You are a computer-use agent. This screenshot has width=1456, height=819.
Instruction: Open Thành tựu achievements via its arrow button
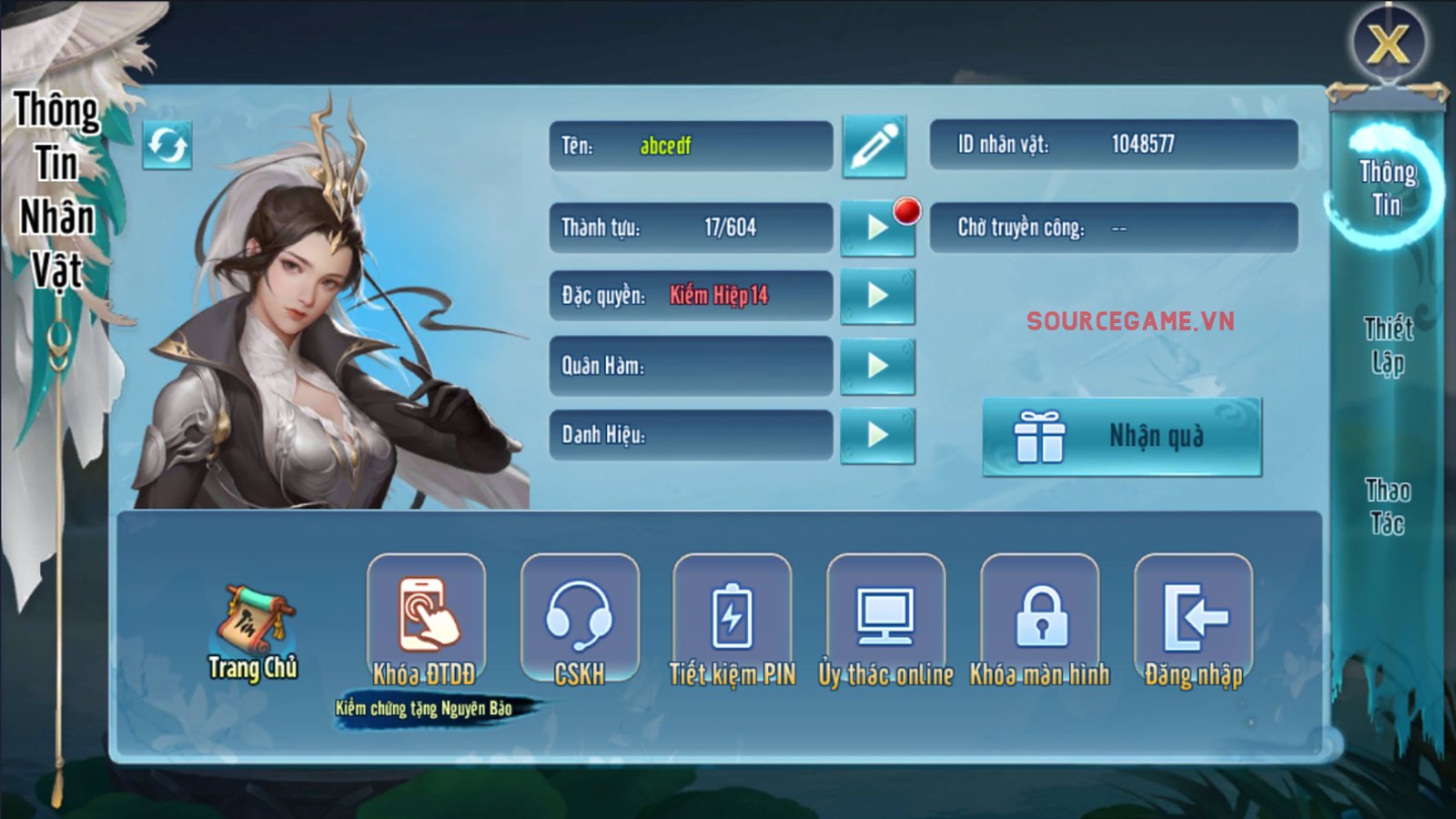877,227
